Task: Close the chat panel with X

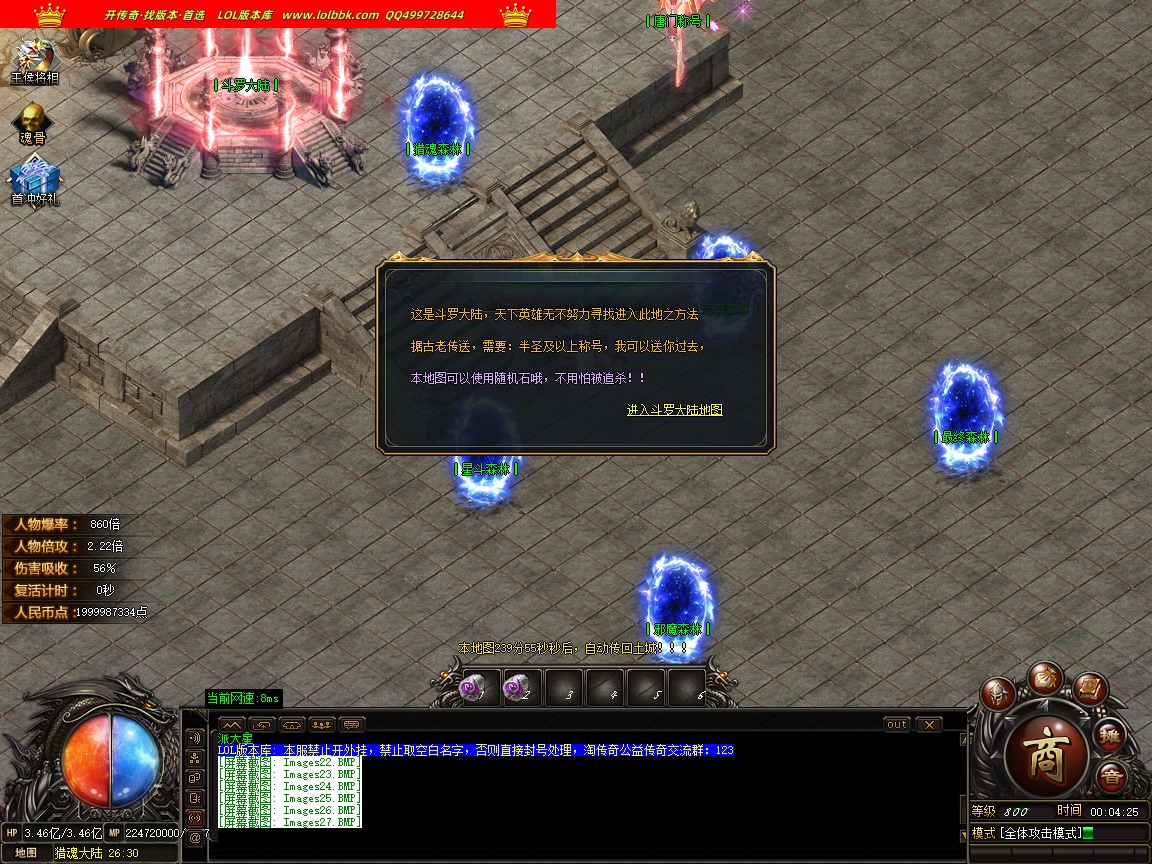Action: 929,724
